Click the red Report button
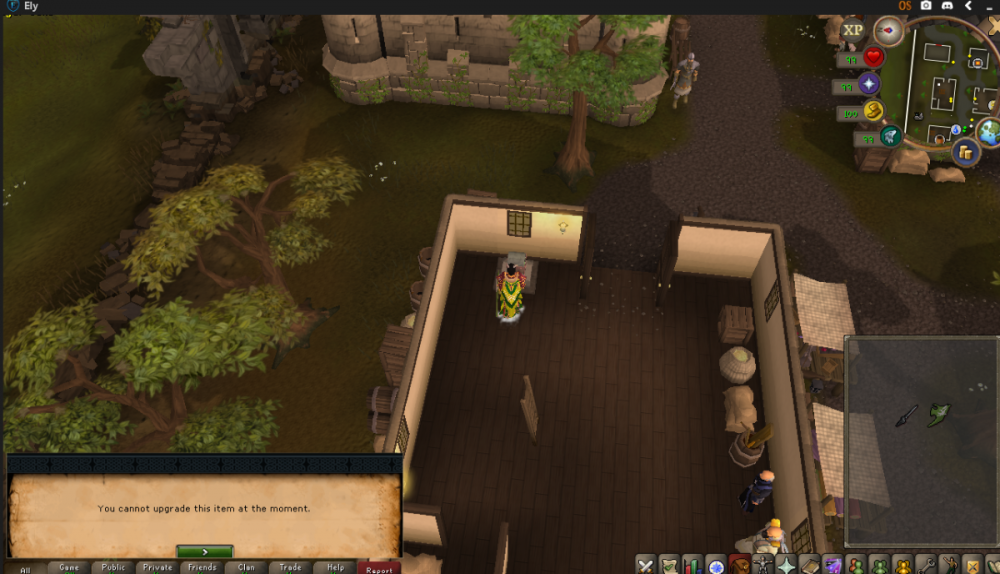The image size is (1000, 574). click(x=379, y=568)
